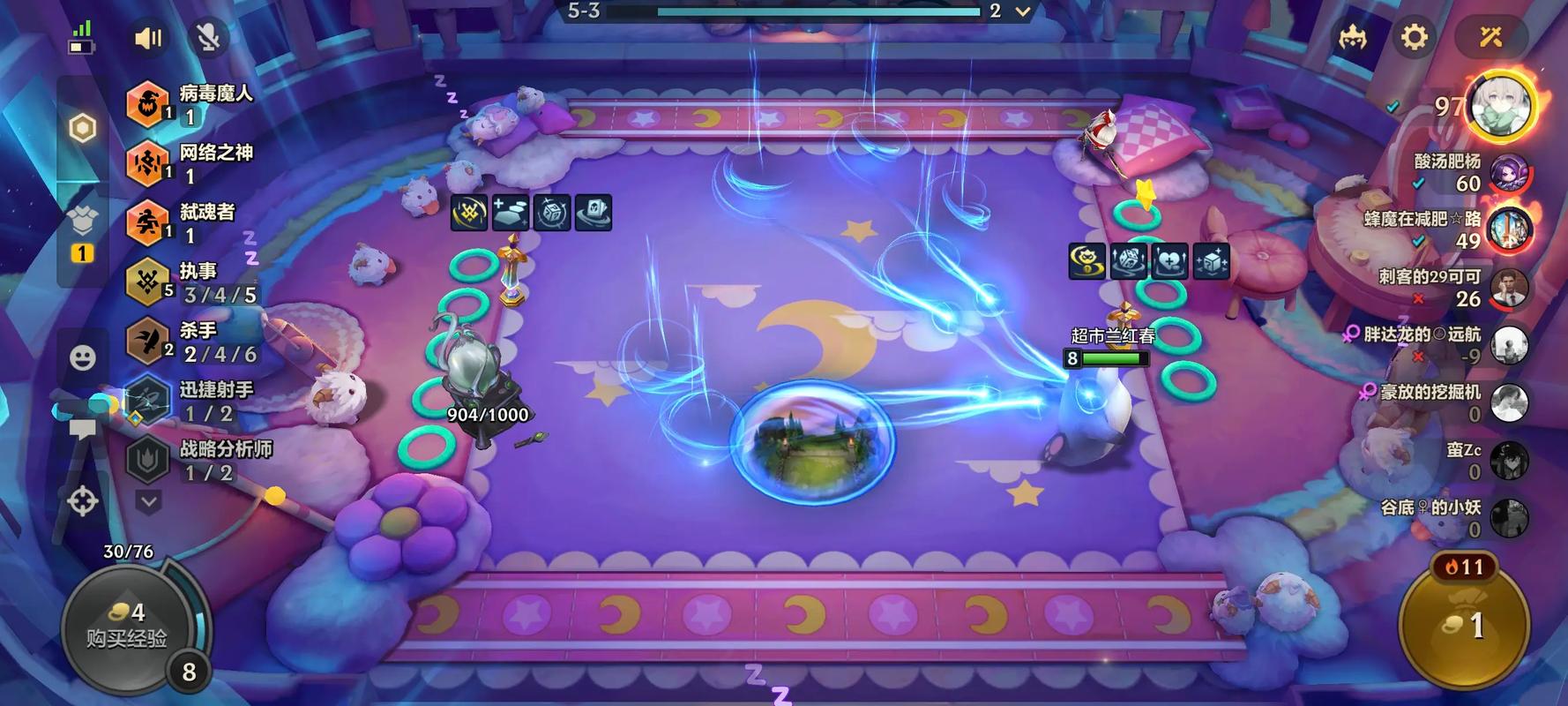Open the crossed swords combat panel

[x=1490, y=37]
